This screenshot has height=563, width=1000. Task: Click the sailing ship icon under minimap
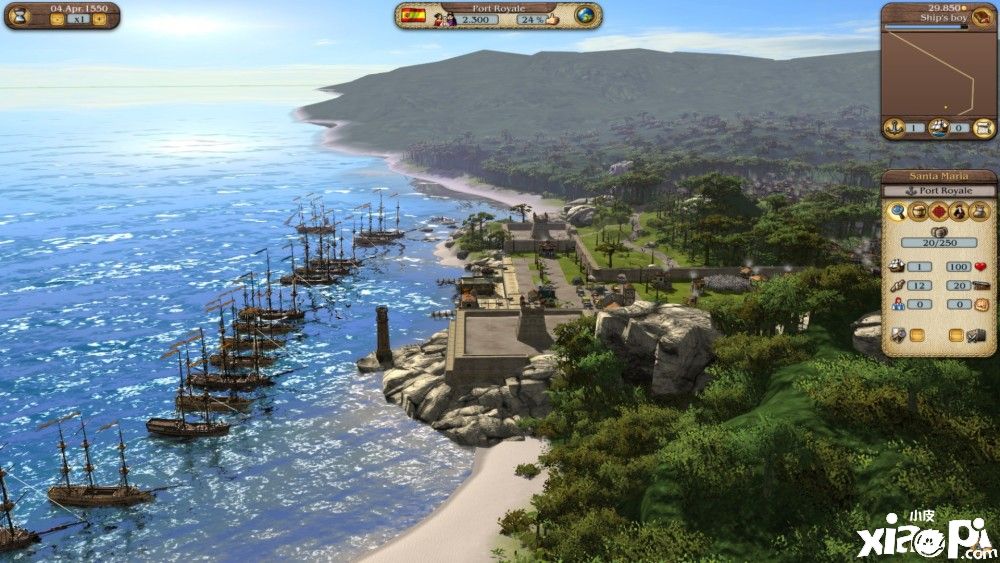[x=938, y=127]
